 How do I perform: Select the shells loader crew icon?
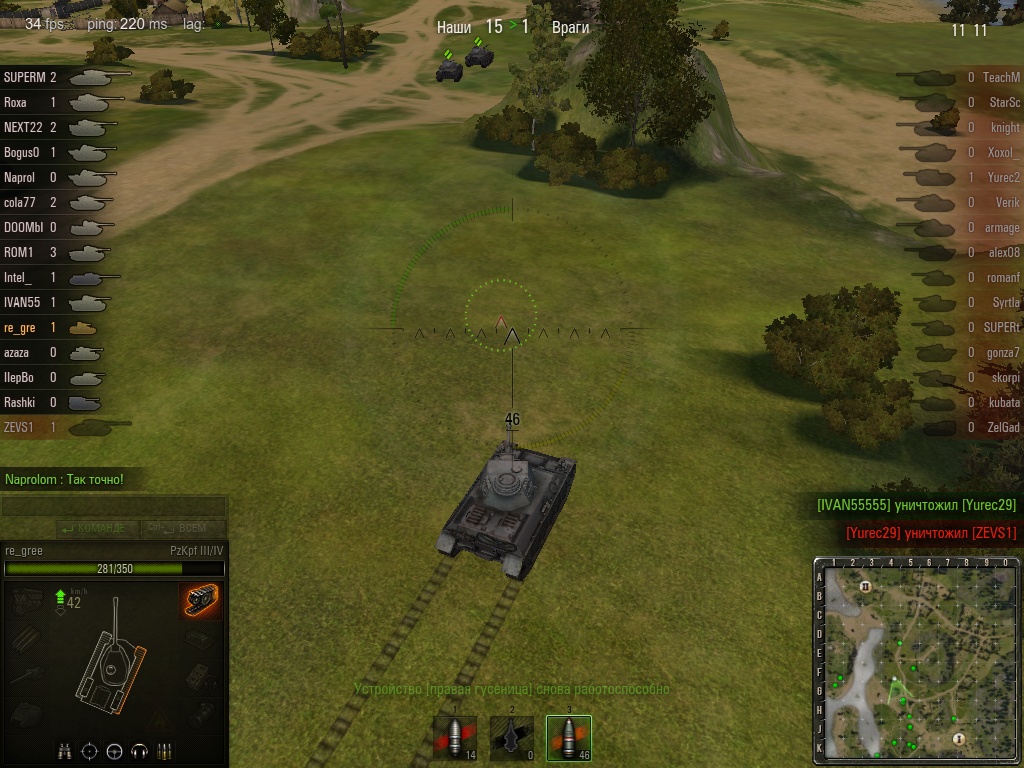pyautogui.click(x=164, y=751)
